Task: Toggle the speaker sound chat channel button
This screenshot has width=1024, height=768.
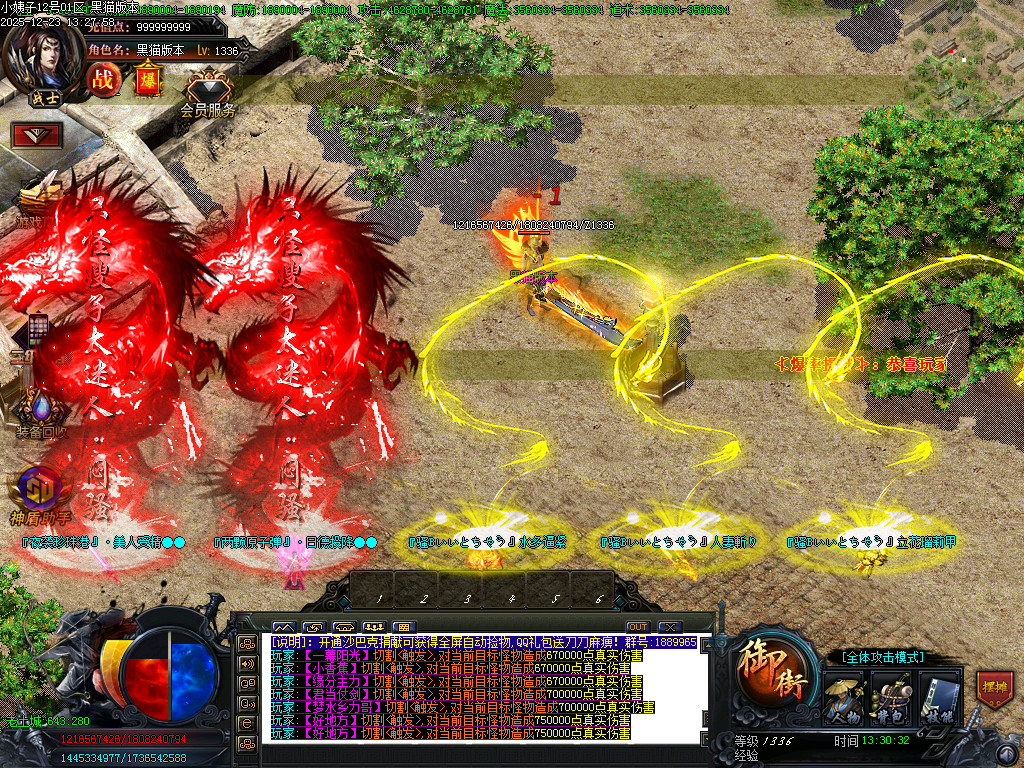Action: (x=246, y=662)
